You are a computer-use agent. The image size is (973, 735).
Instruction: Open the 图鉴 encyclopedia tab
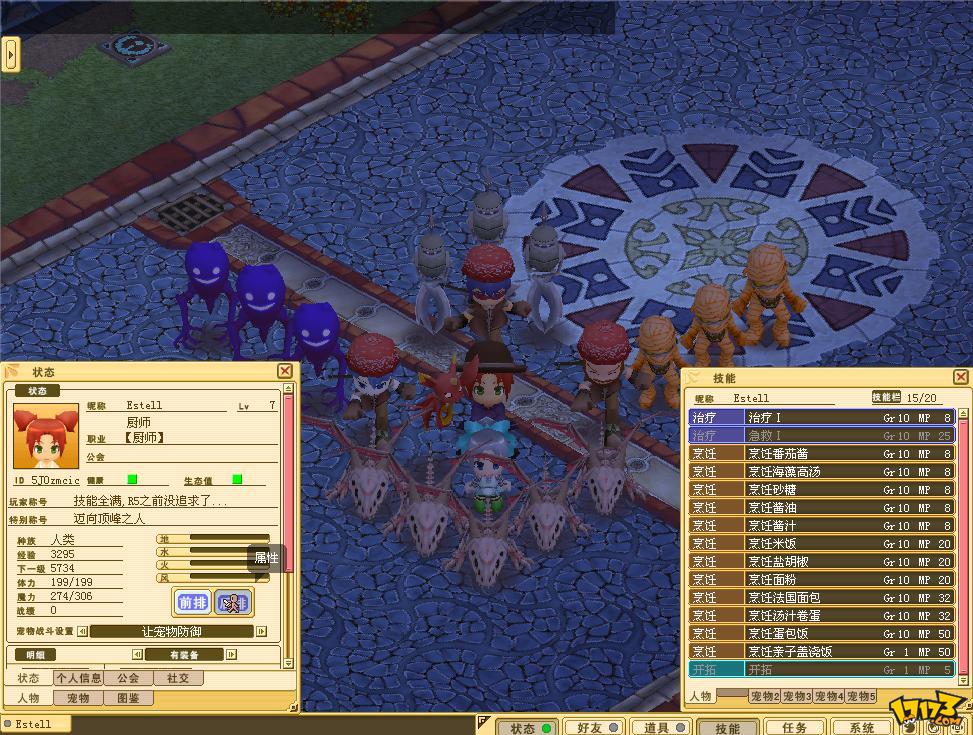(127, 698)
